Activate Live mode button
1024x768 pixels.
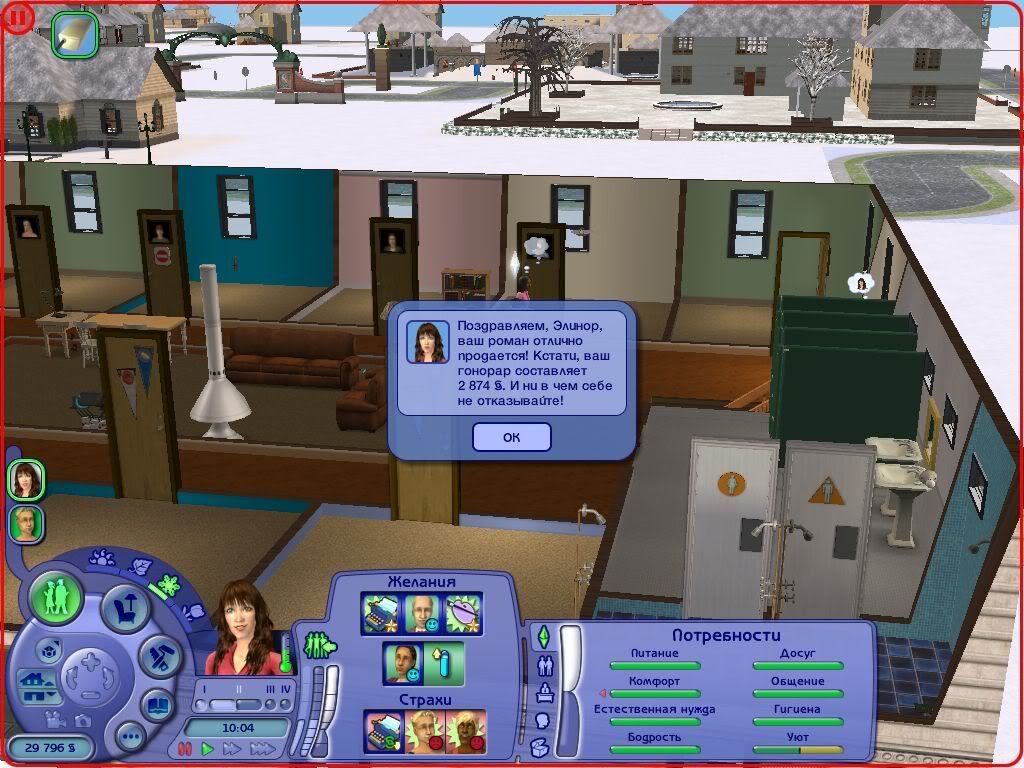point(56,598)
